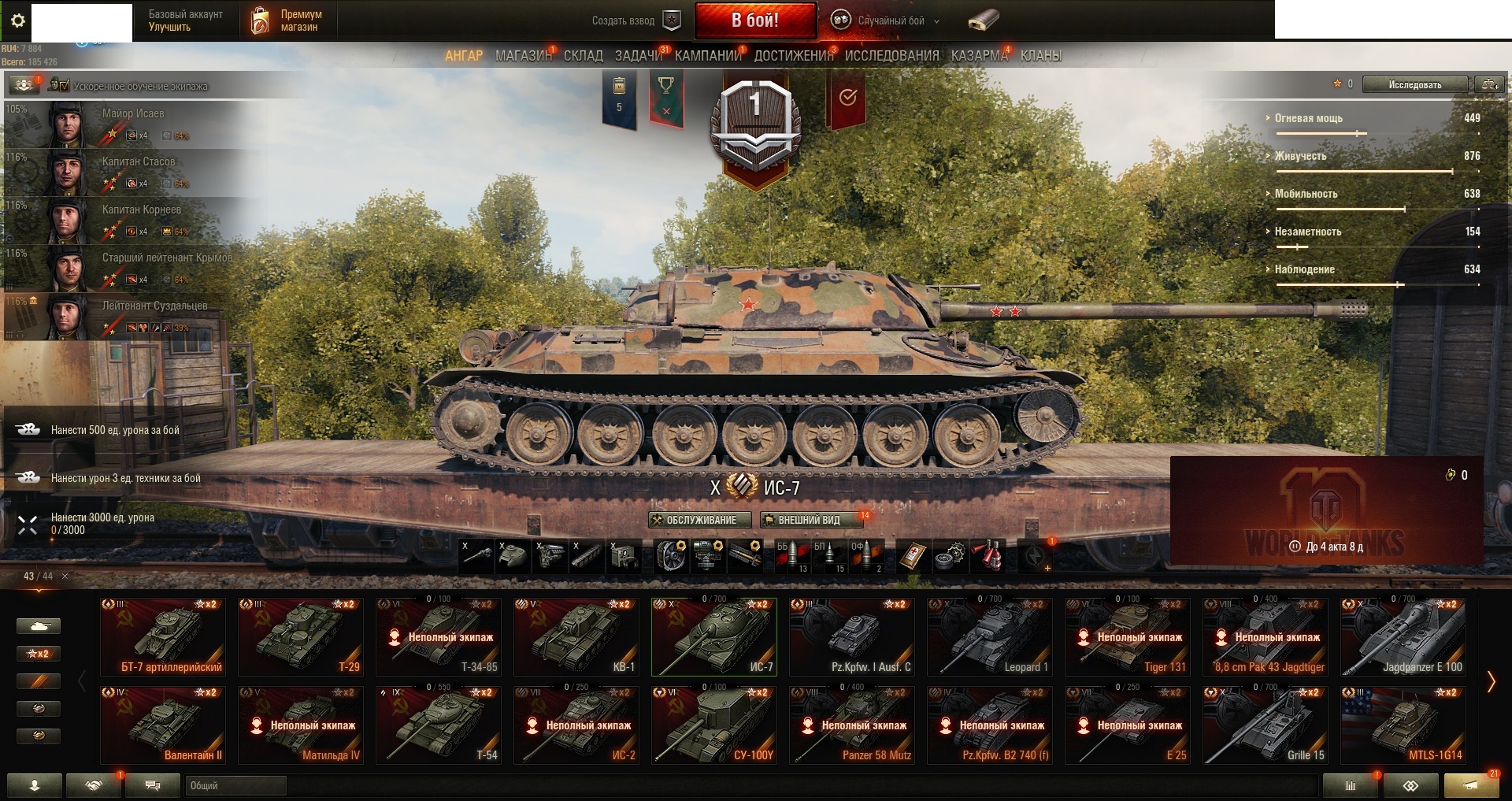Click the Общий chat input field
Screen dimensions: 1512x801
[236, 785]
